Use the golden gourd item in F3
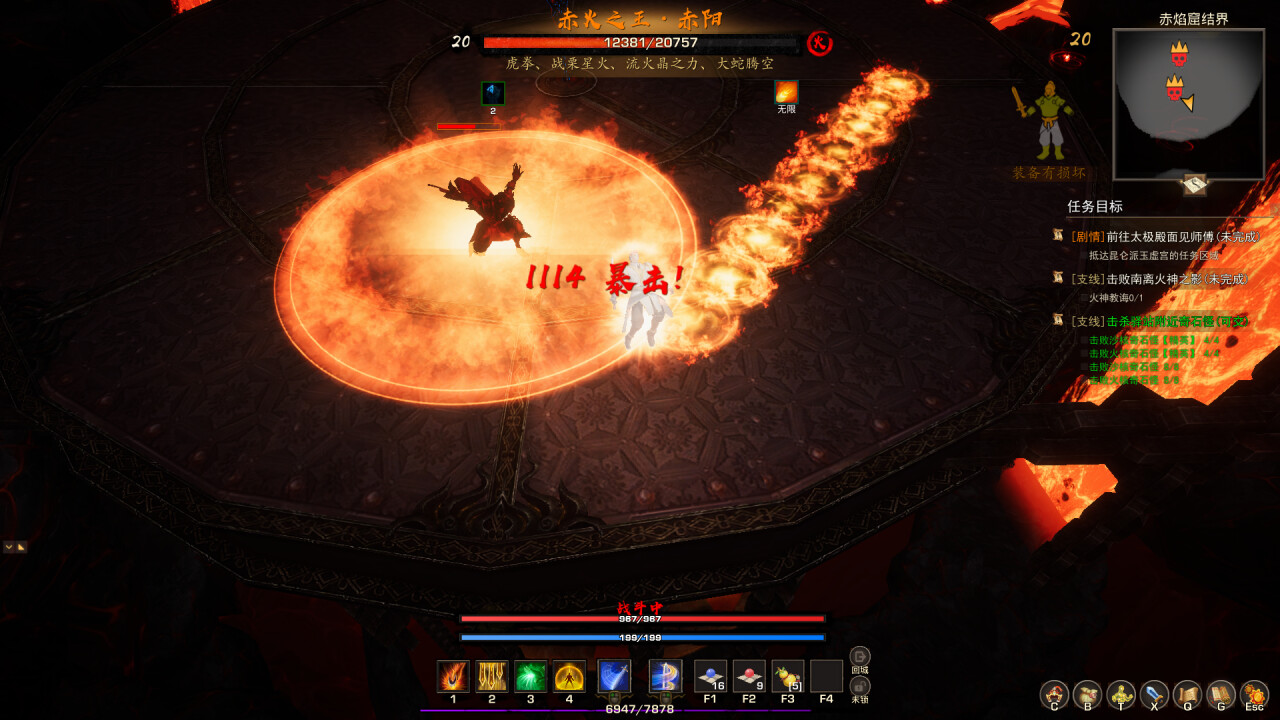This screenshot has height=720, width=1280. (x=788, y=676)
